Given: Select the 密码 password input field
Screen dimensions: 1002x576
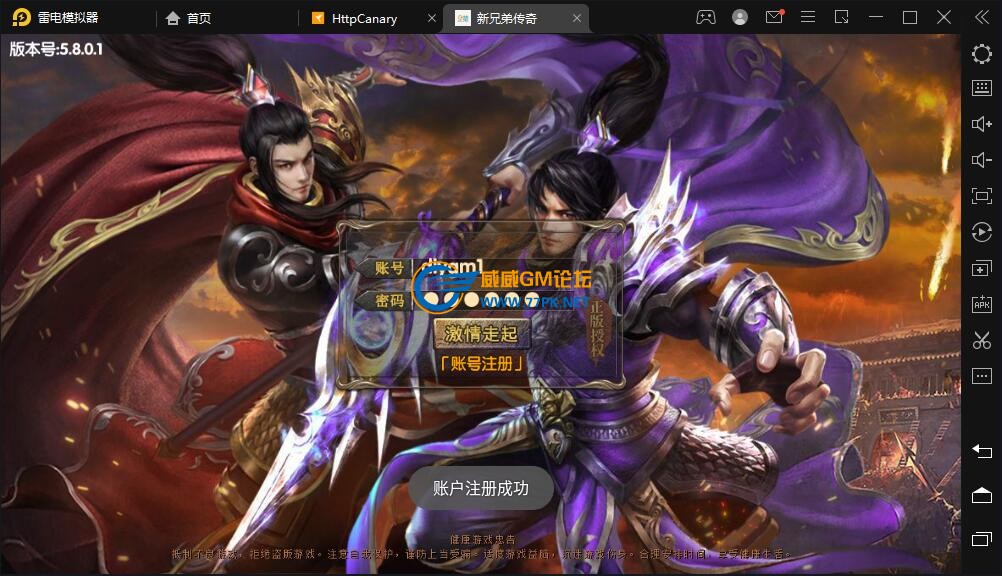Looking at the screenshot, I should [x=500, y=299].
